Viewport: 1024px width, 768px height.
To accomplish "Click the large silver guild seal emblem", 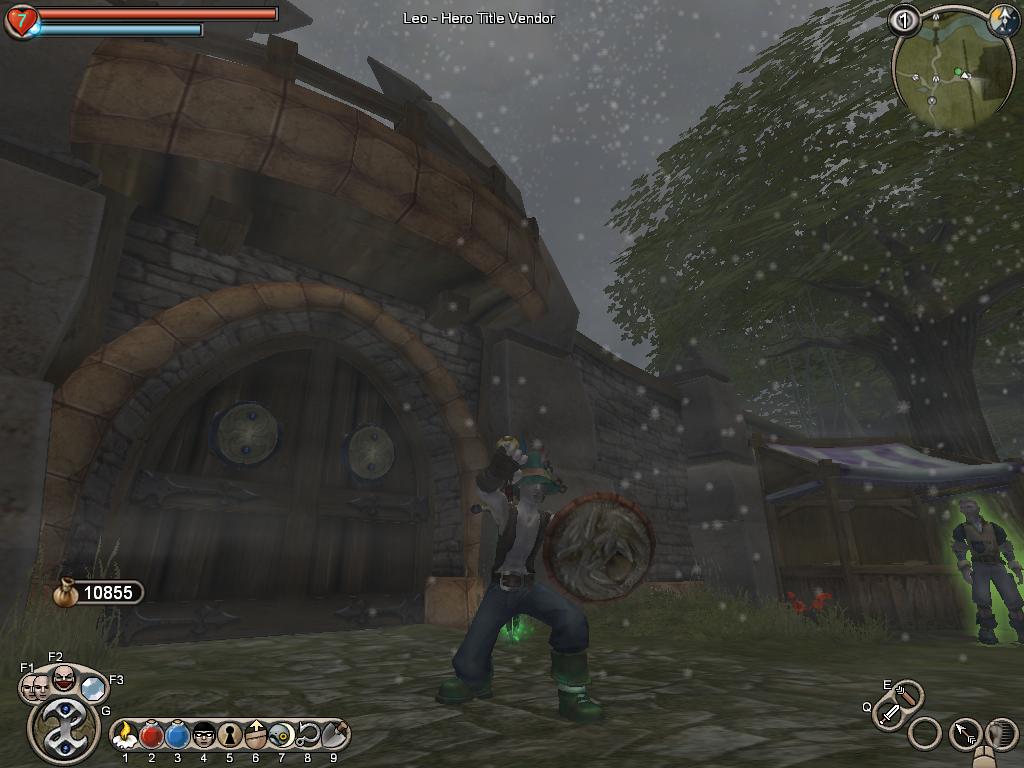I will [63, 728].
